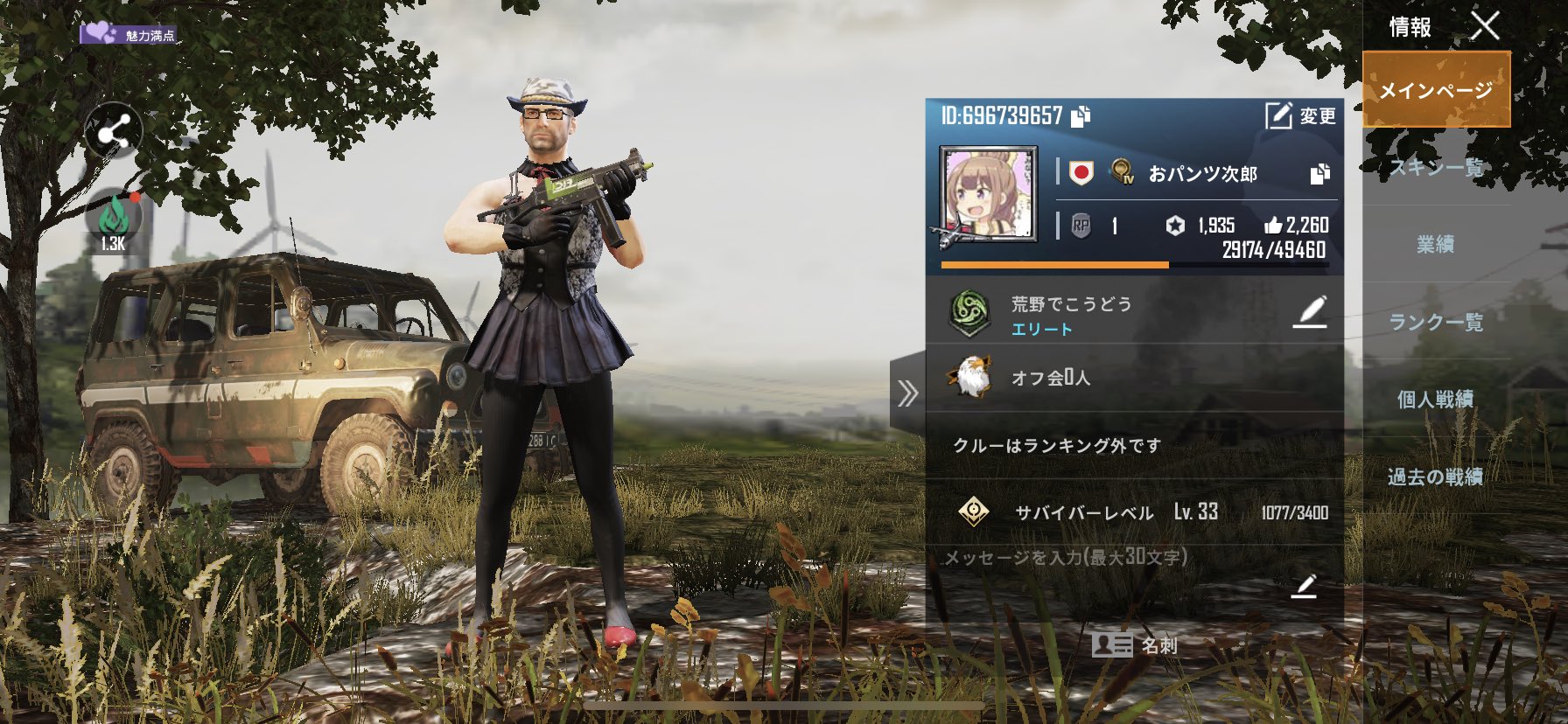The width and height of the screenshot is (1568, 724).
Task: Select the RP shield badge
Action: tap(1081, 226)
